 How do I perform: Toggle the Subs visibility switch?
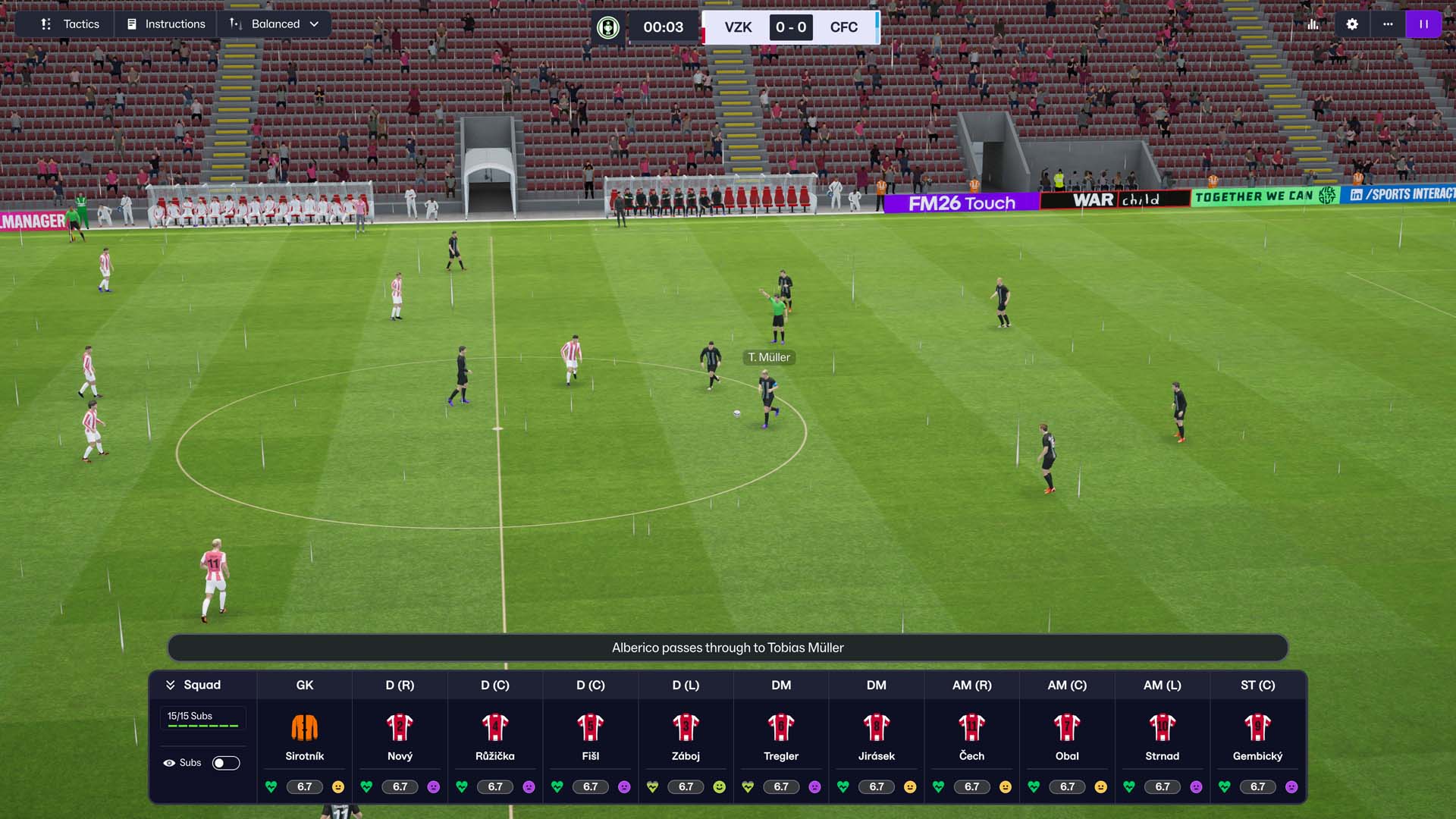tap(226, 763)
